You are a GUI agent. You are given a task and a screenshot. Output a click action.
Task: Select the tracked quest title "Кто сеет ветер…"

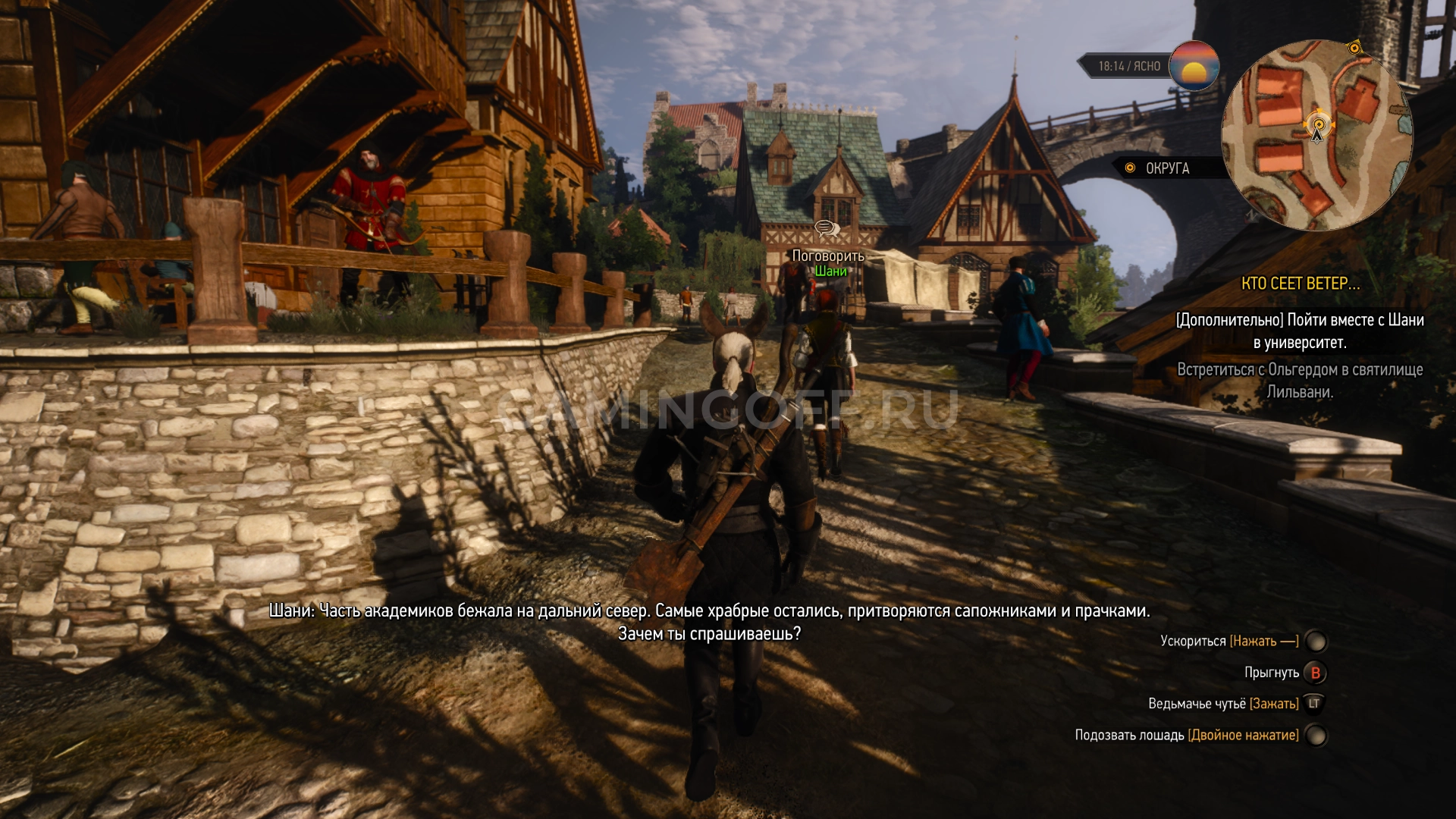tap(1300, 284)
